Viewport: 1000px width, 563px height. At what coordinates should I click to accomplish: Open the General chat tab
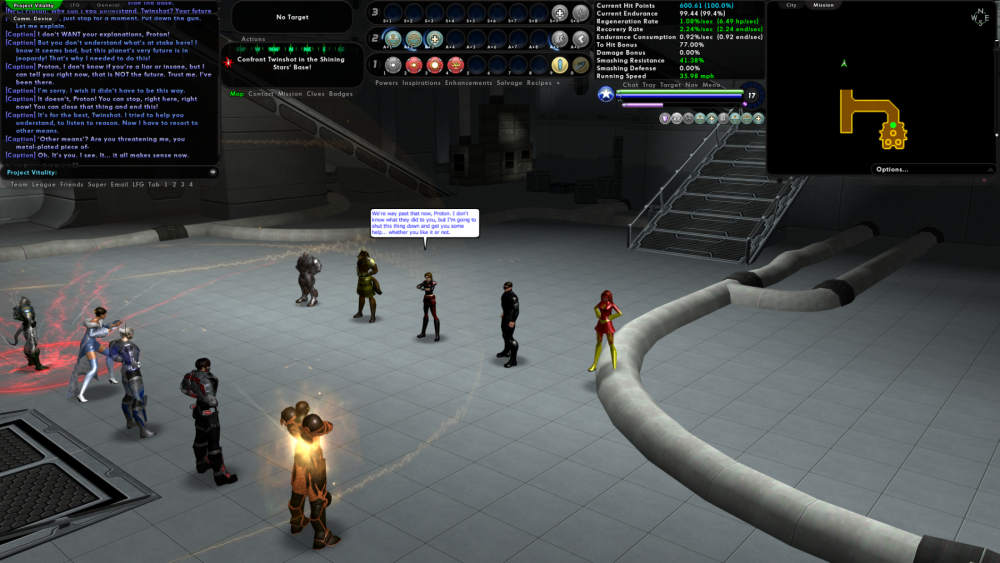(108, 5)
